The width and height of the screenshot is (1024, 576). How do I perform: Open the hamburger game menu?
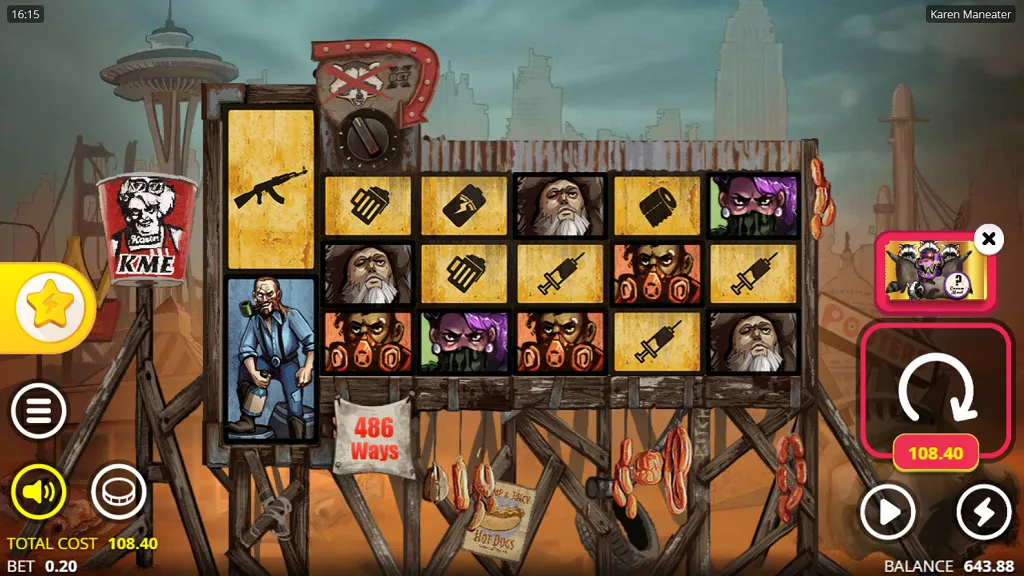(39, 411)
